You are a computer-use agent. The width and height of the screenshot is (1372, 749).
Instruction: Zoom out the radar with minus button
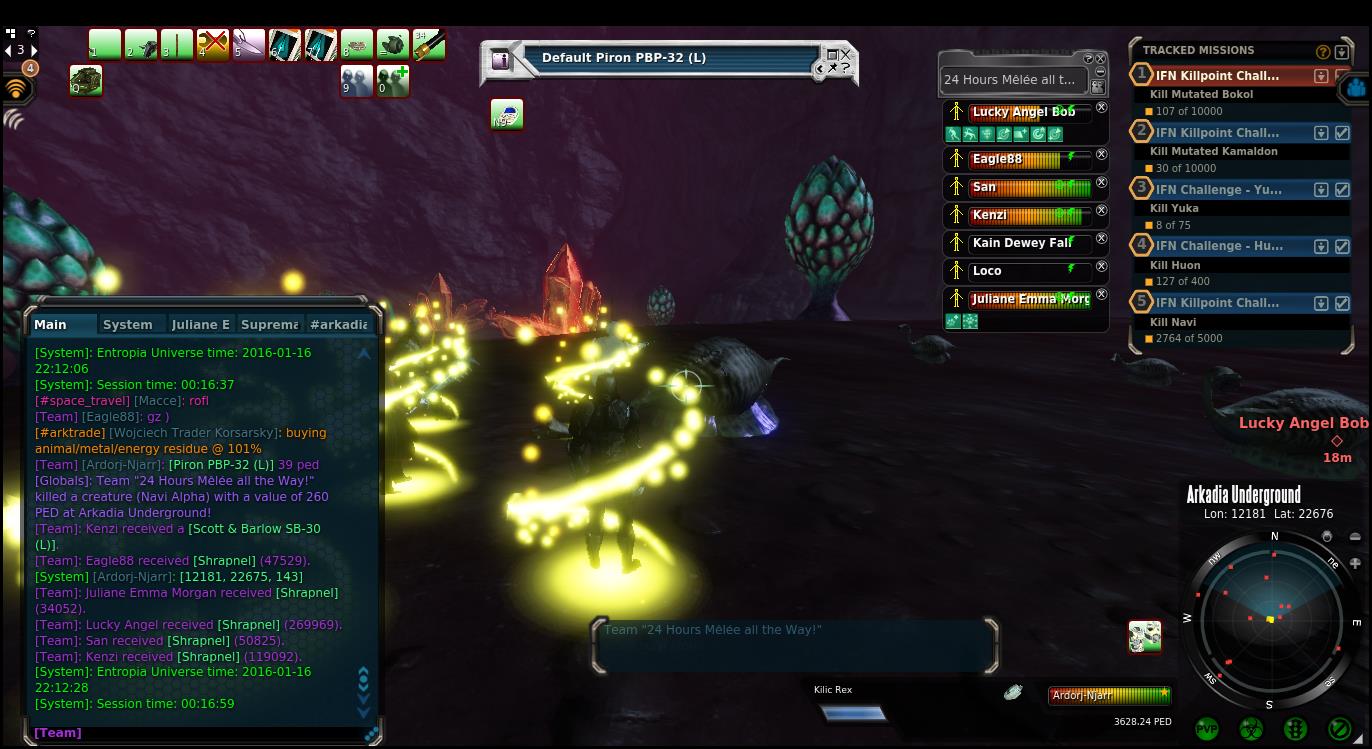click(x=1355, y=537)
